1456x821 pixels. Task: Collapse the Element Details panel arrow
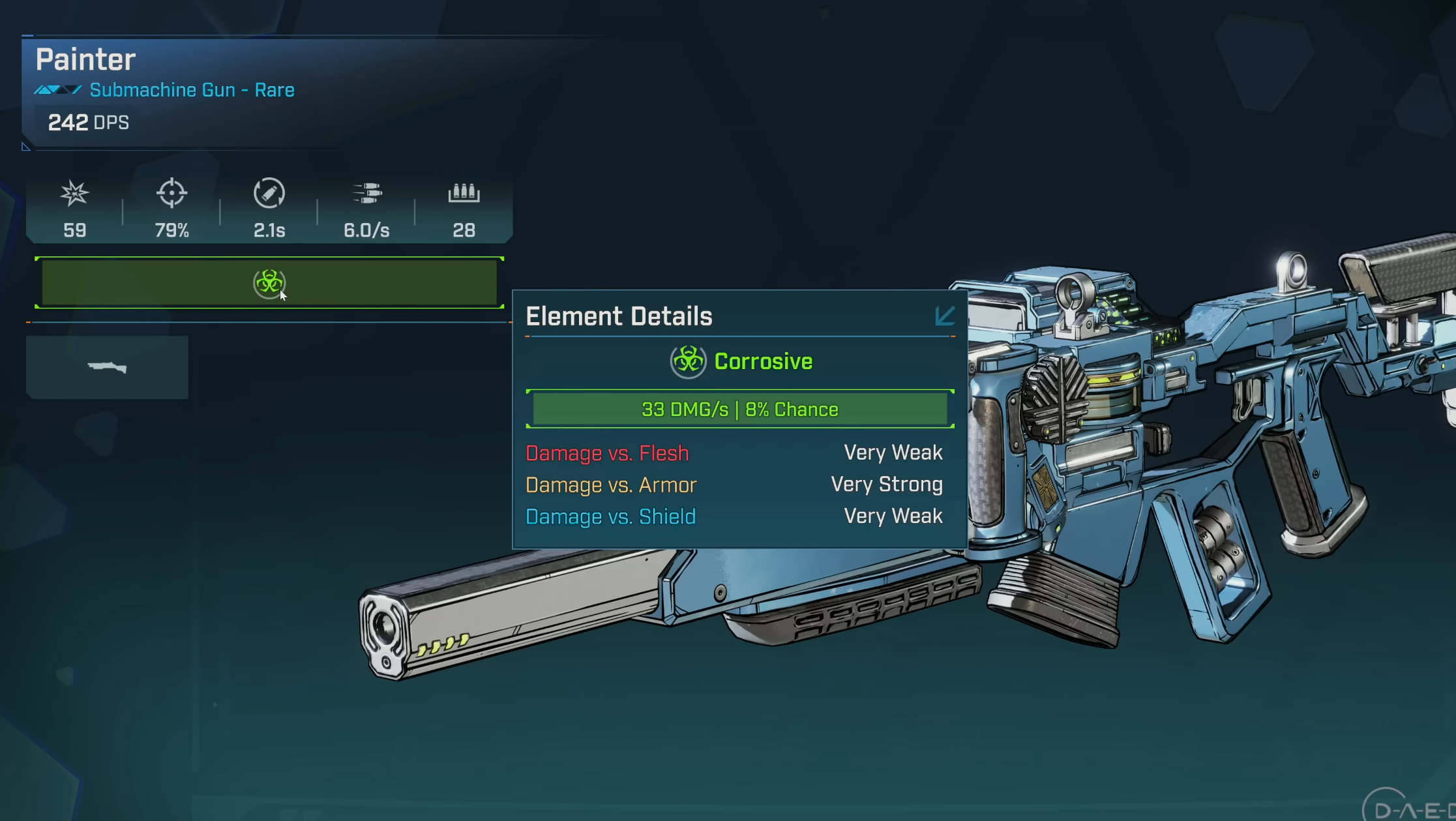tap(944, 316)
